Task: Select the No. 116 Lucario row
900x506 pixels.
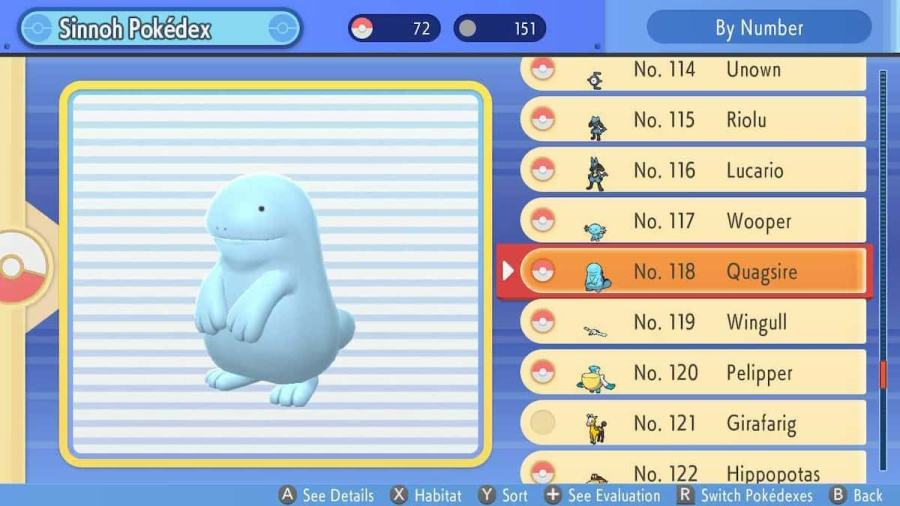Action: [x=693, y=171]
